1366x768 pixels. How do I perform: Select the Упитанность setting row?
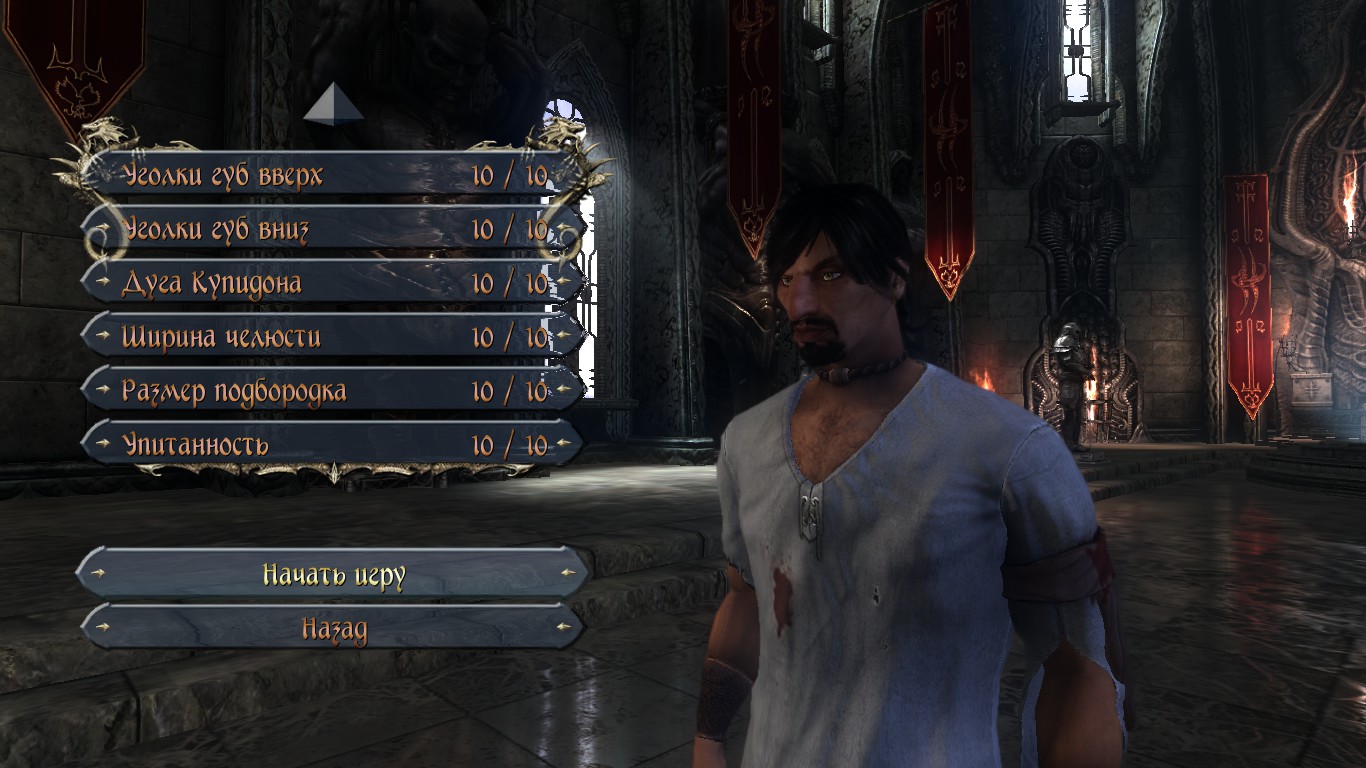[x=330, y=445]
